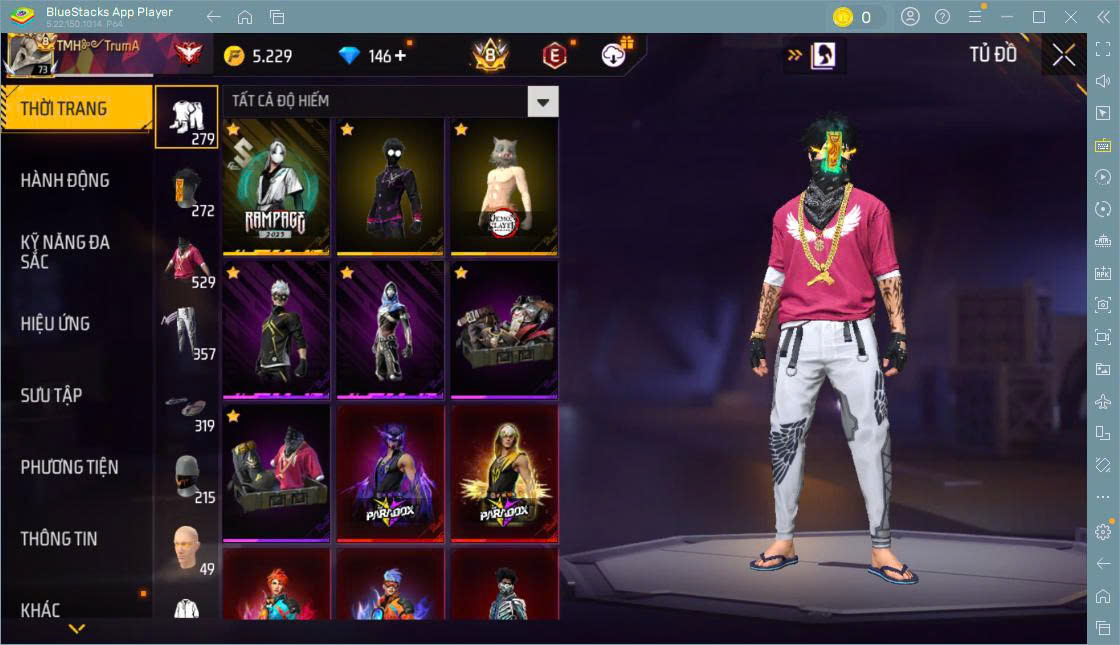
Task: Open the Hiệu Ứng section
Action: (55, 324)
